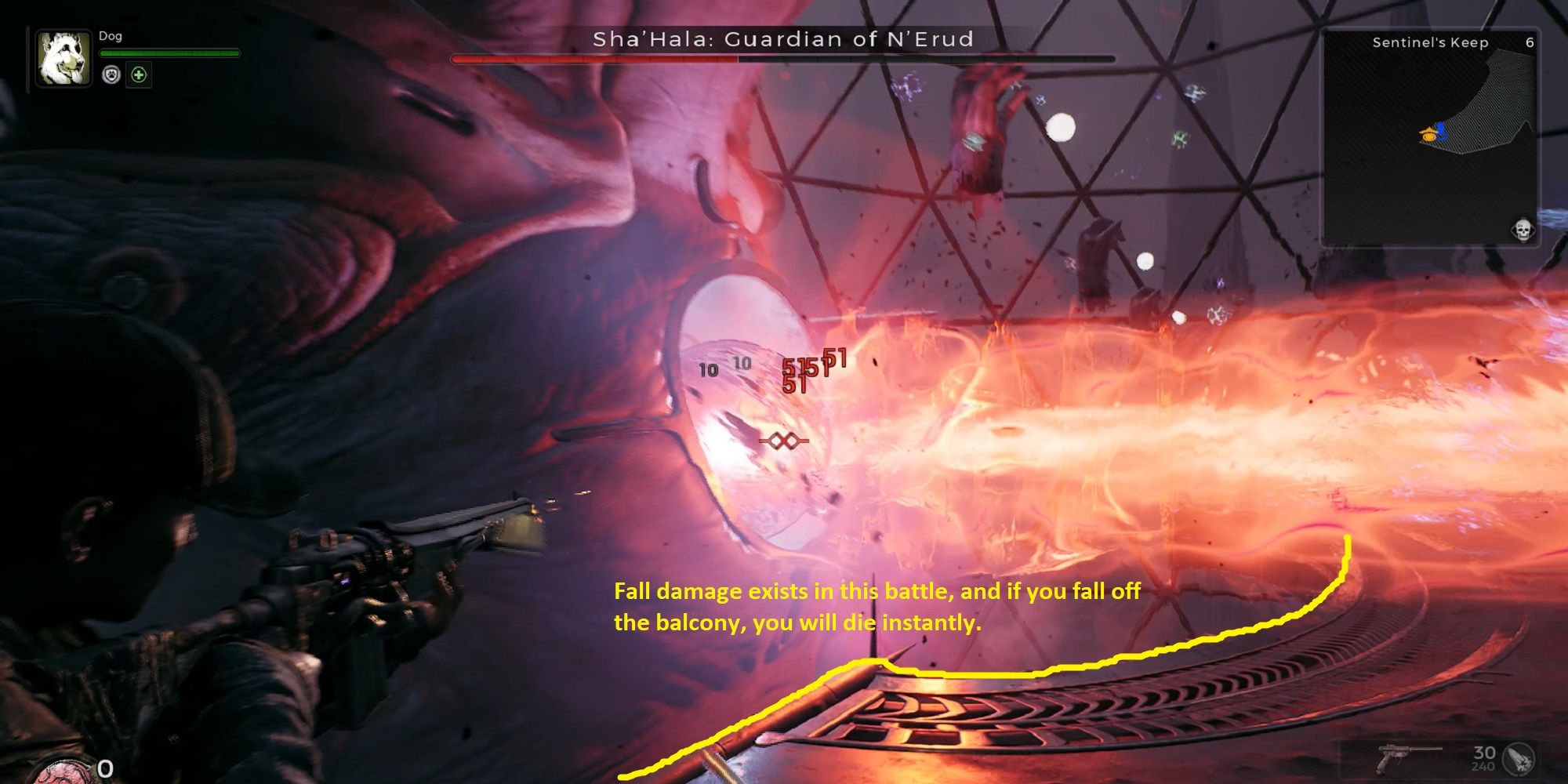This screenshot has height=784, width=1568.
Task: Select the Sha'Hala: Guardian of N'Erud title
Action: point(784,38)
